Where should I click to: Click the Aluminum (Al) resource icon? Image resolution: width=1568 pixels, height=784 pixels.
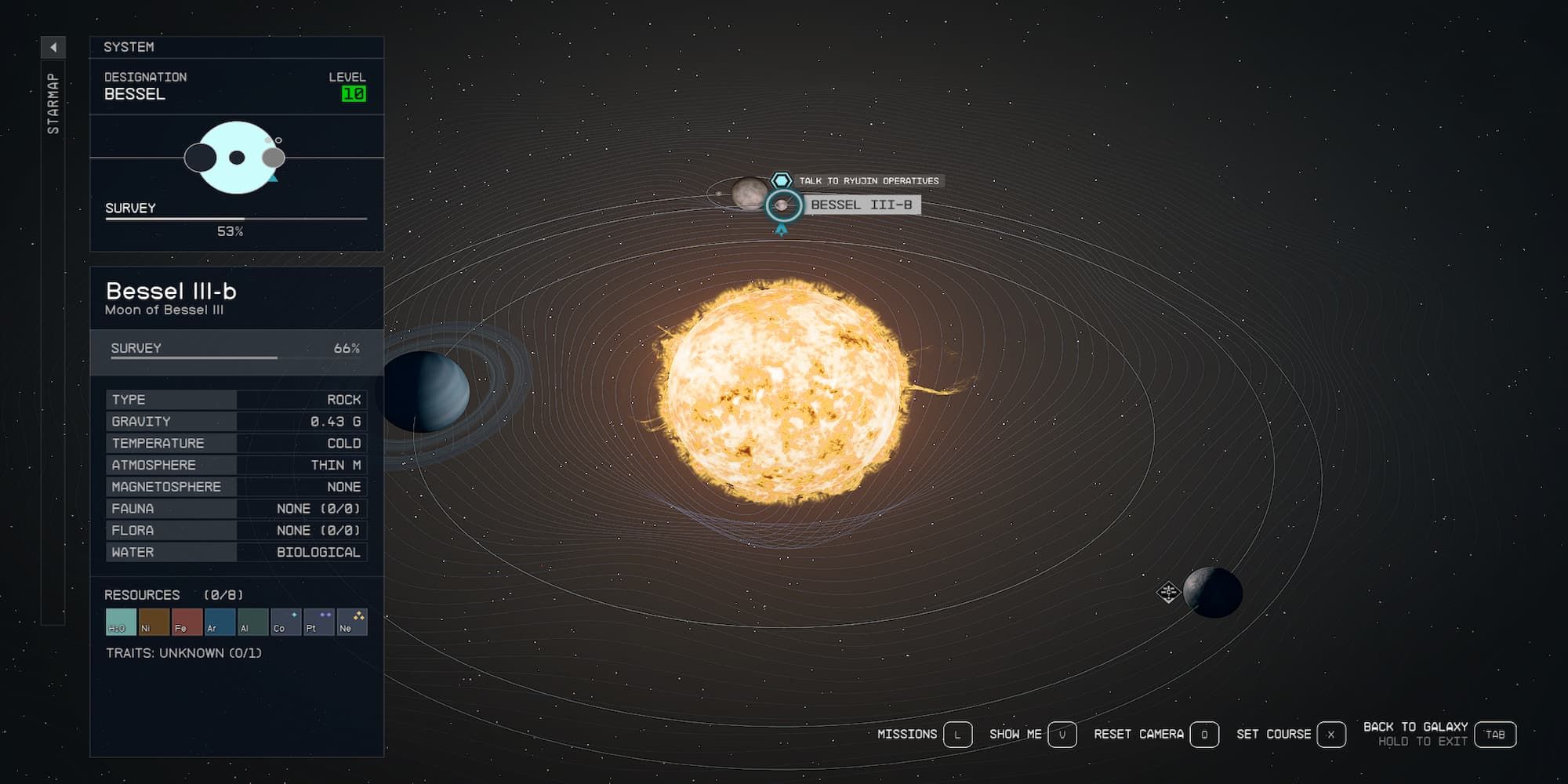[x=253, y=623]
